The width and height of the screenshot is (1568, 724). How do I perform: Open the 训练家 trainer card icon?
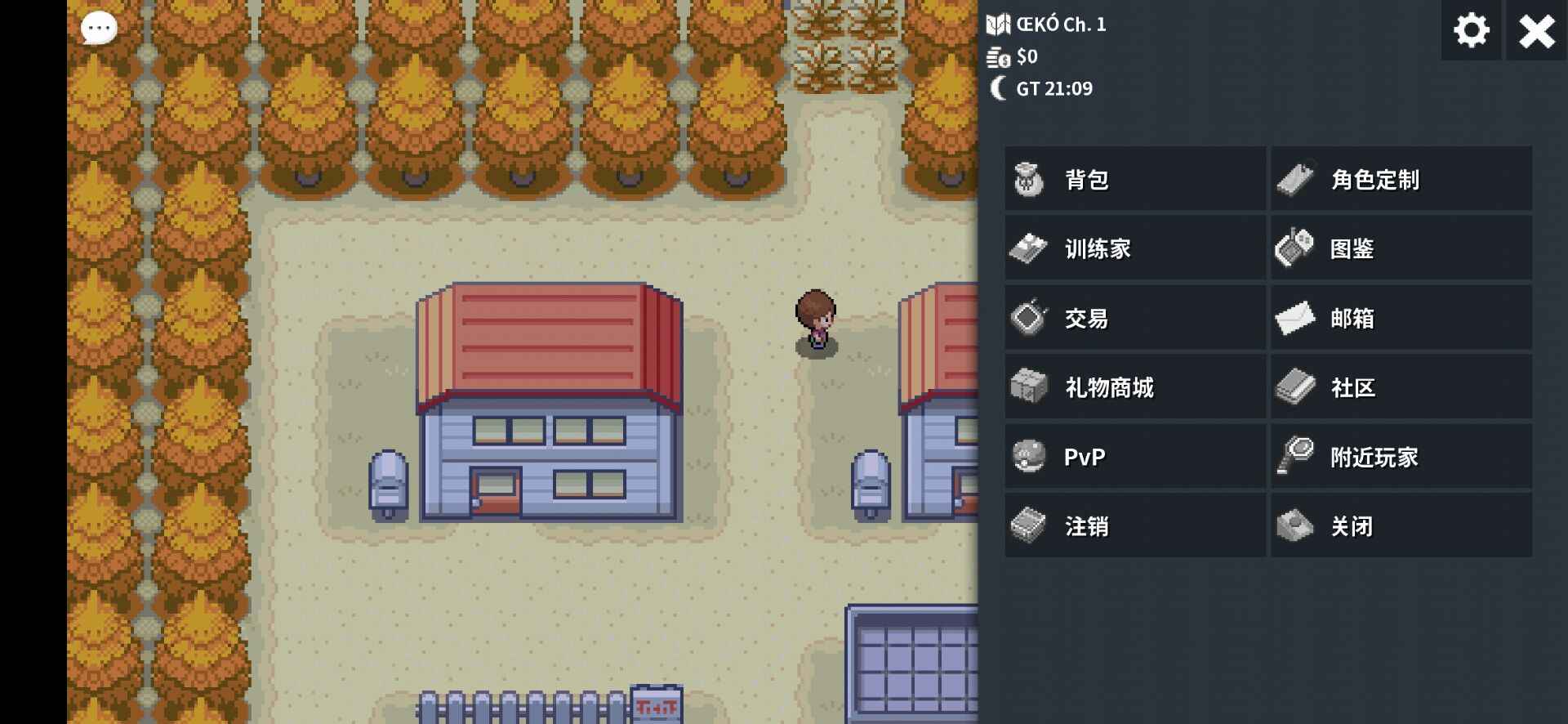[1030, 248]
